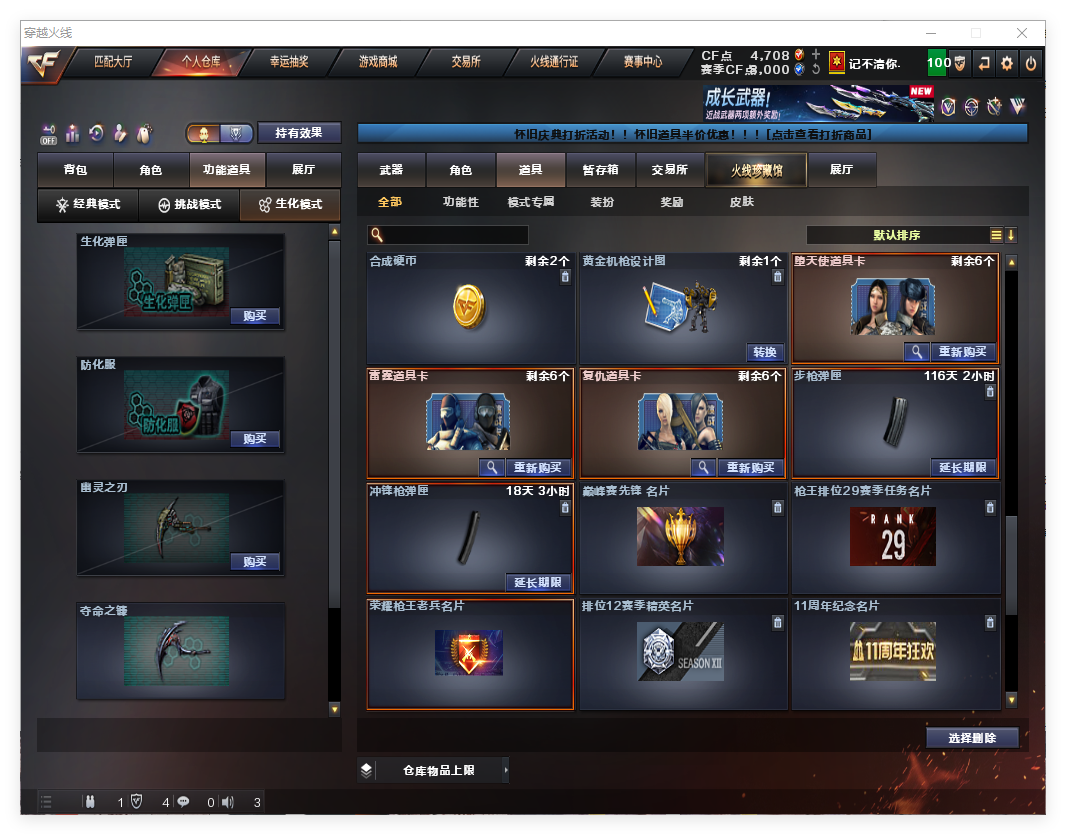This screenshot has width=1066, height=835.
Task: Switch to the 背包 backpack tab
Action: [x=75, y=170]
